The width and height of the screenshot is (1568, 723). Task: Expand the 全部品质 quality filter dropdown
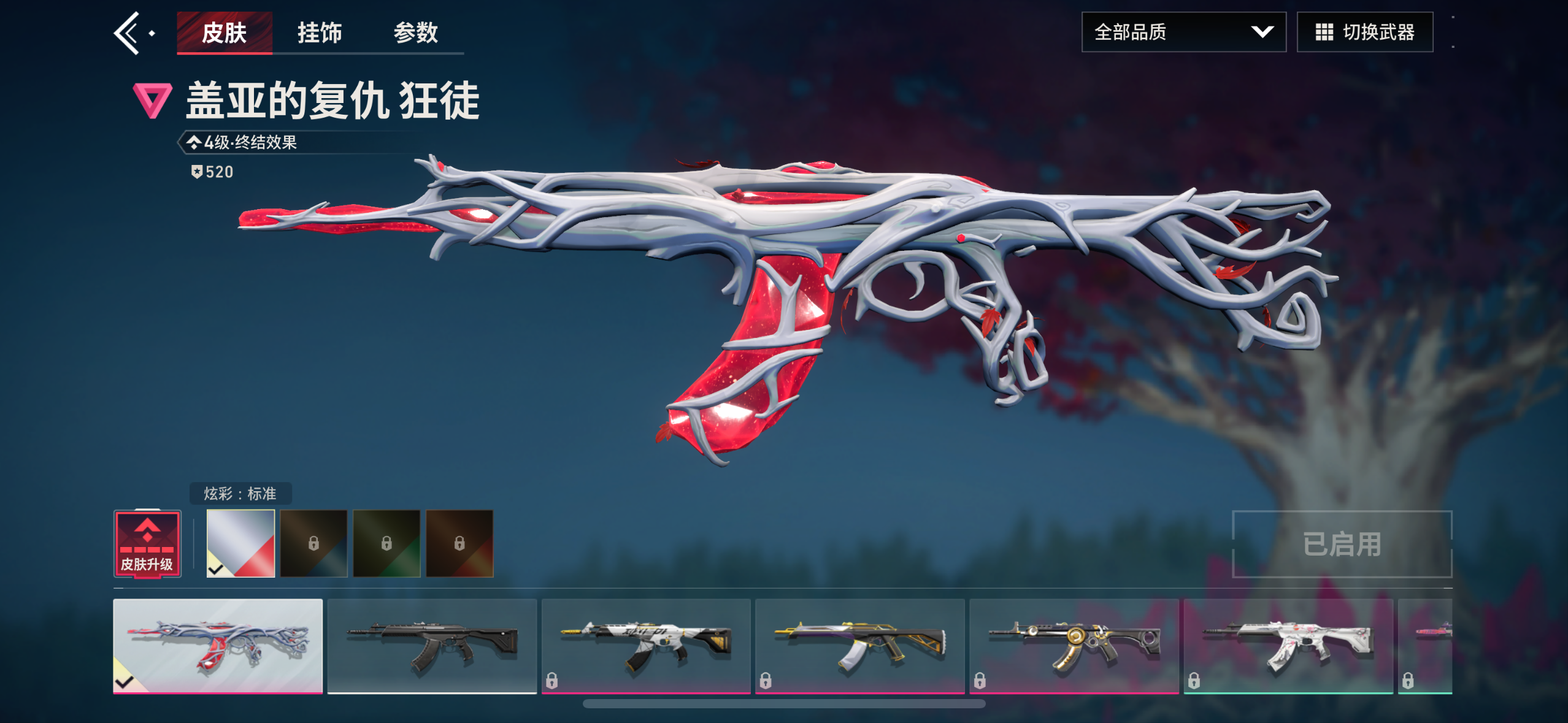1184,31
